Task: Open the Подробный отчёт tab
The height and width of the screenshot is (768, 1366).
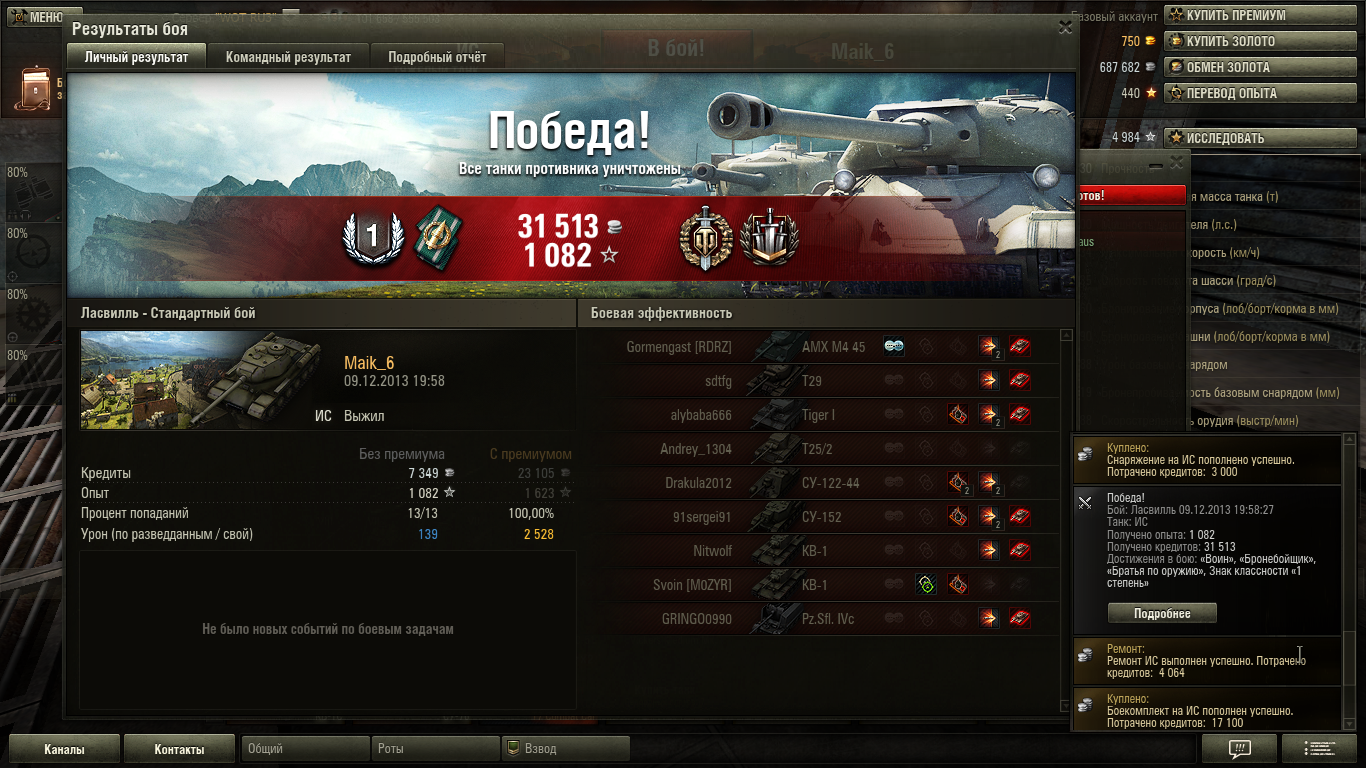Action: 437,57
